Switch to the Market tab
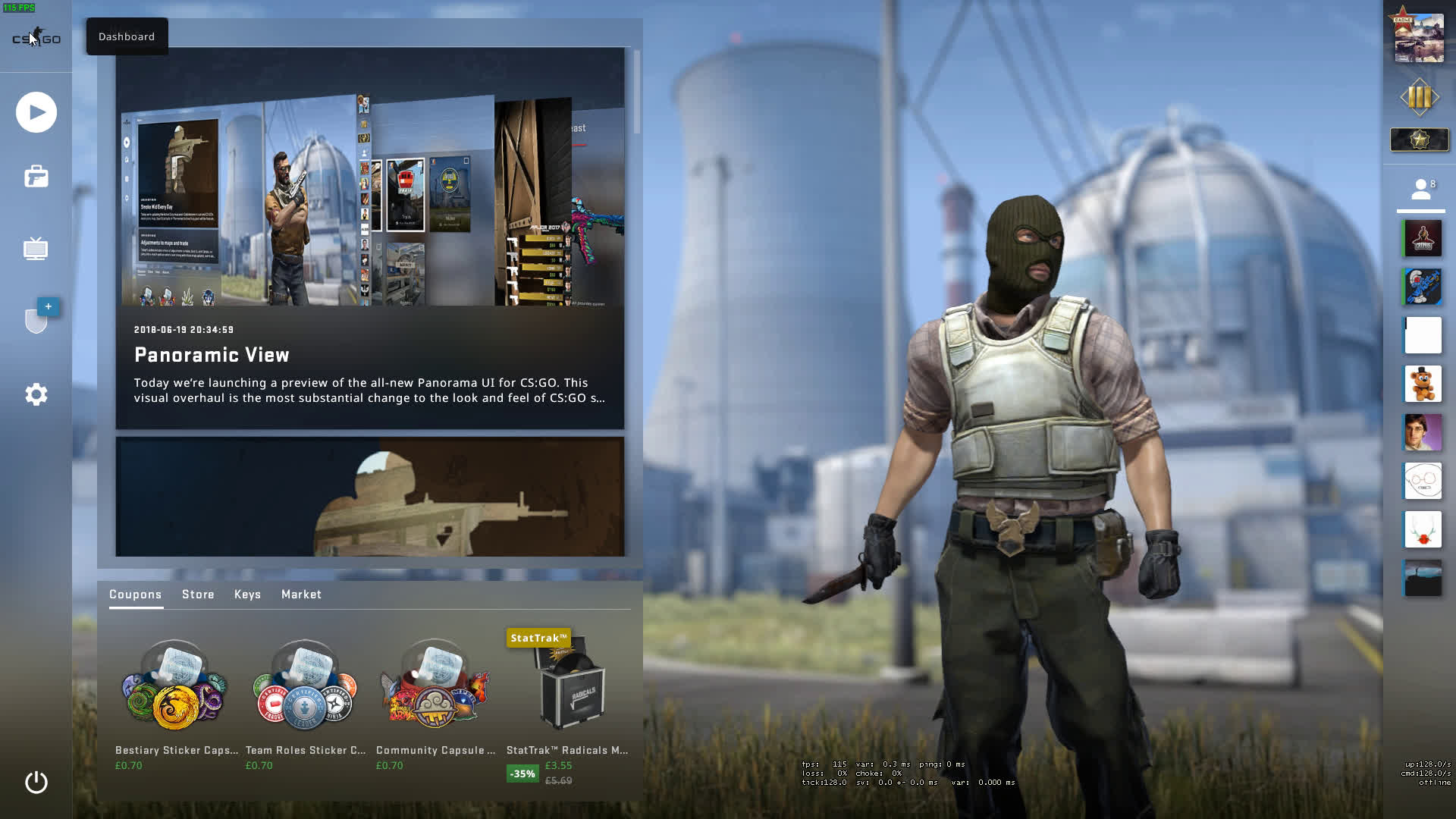Screen dimensions: 1456x819 [x=301, y=595]
